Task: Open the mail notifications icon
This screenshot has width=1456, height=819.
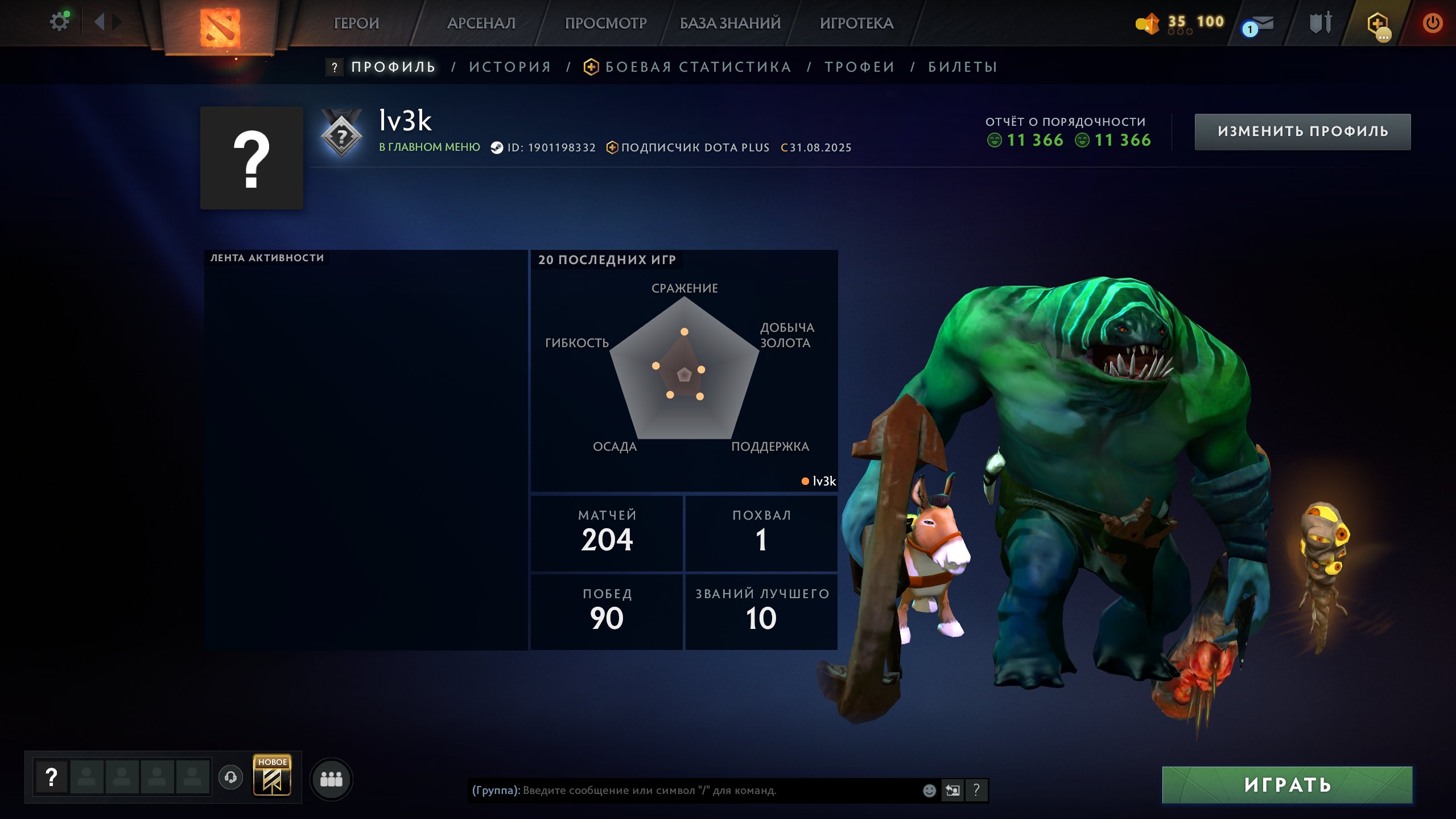Action: [x=1259, y=24]
